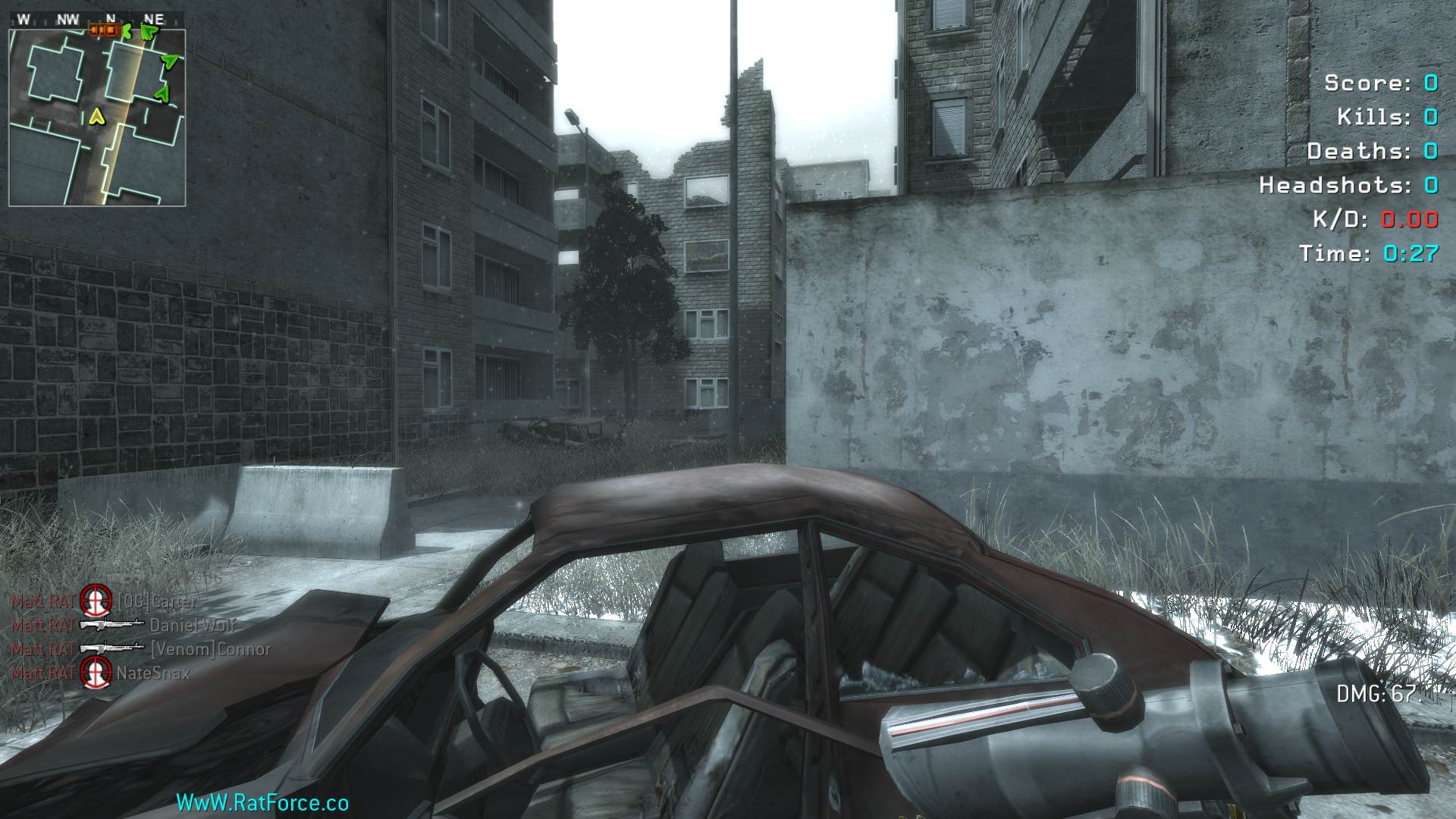
Task: Select the yellow player arrow on the minimap
Action: (96, 116)
